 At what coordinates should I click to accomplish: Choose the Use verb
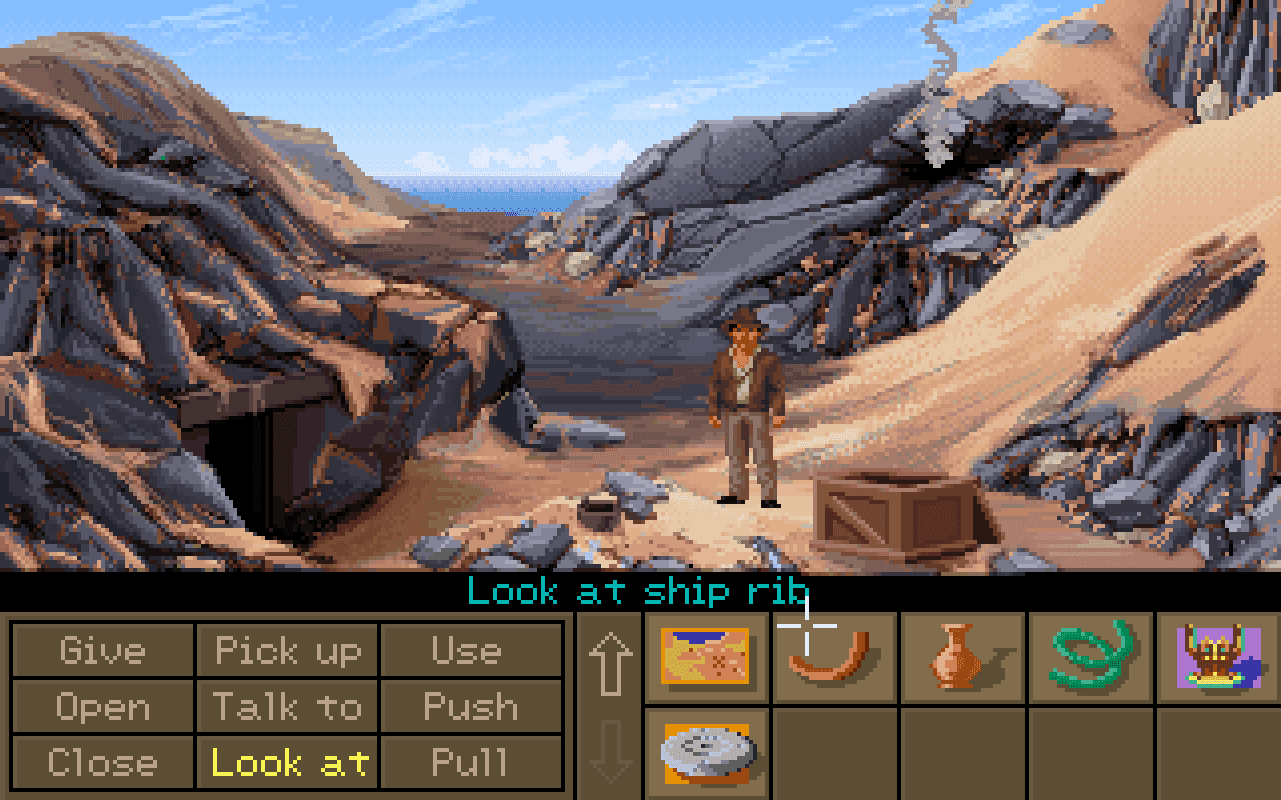coord(470,651)
